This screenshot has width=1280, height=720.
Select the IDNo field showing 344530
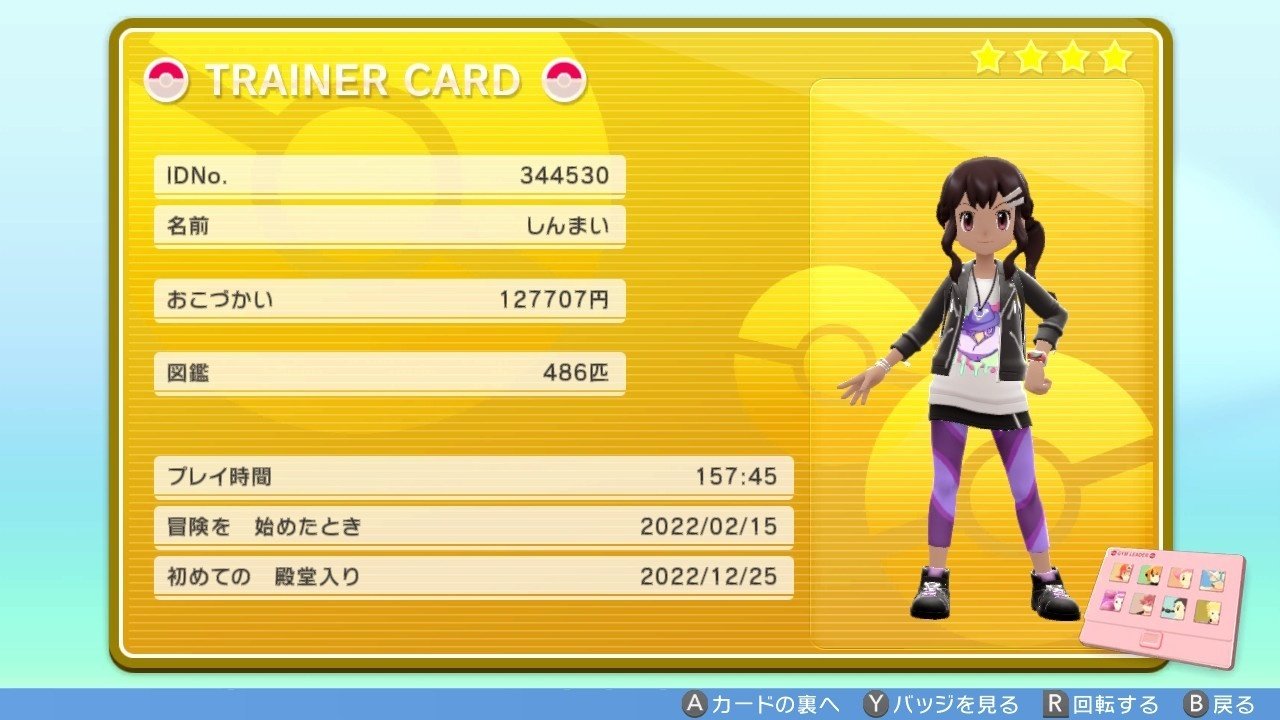point(388,174)
